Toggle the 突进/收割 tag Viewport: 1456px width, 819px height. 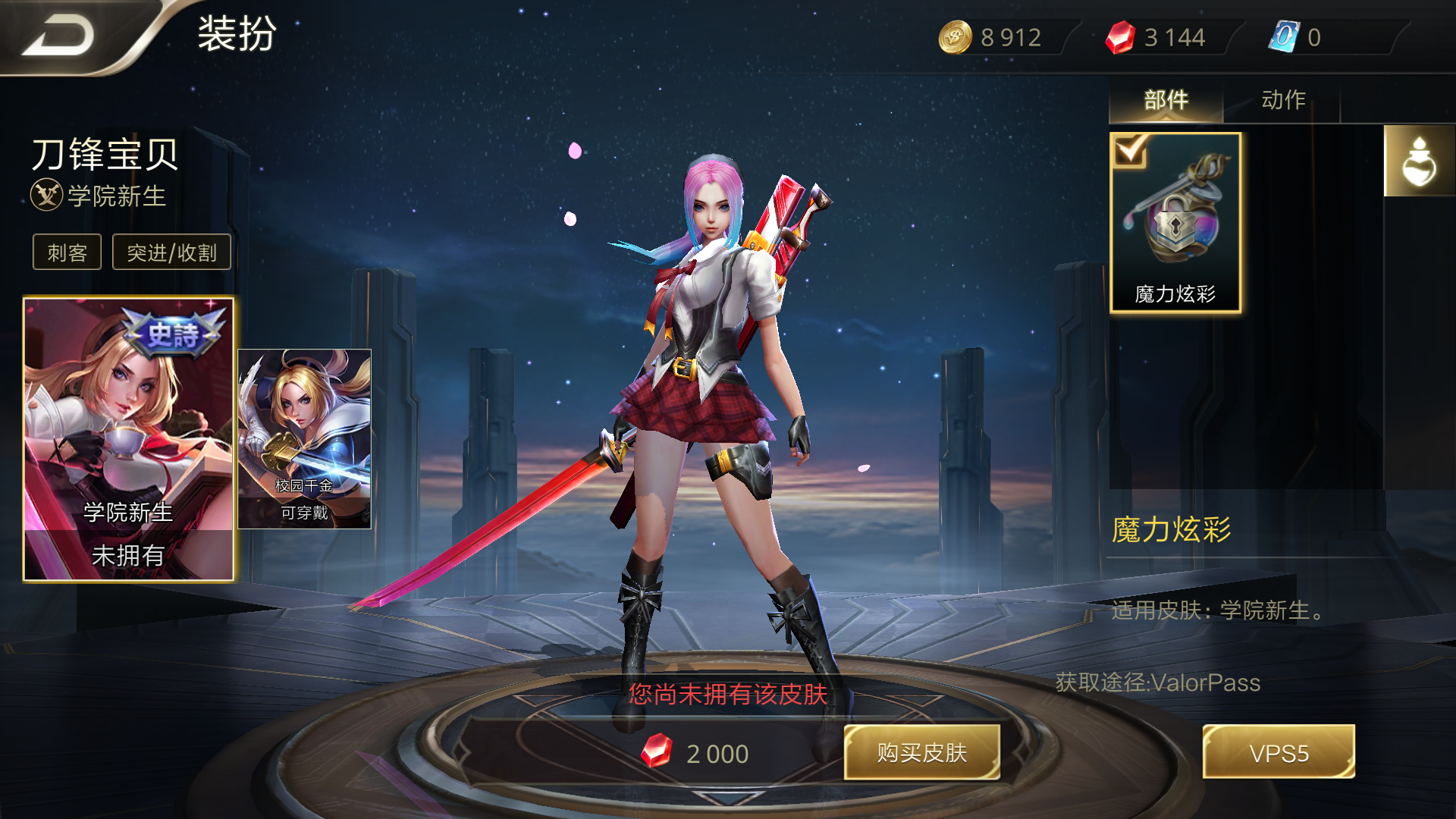coord(171,251)
